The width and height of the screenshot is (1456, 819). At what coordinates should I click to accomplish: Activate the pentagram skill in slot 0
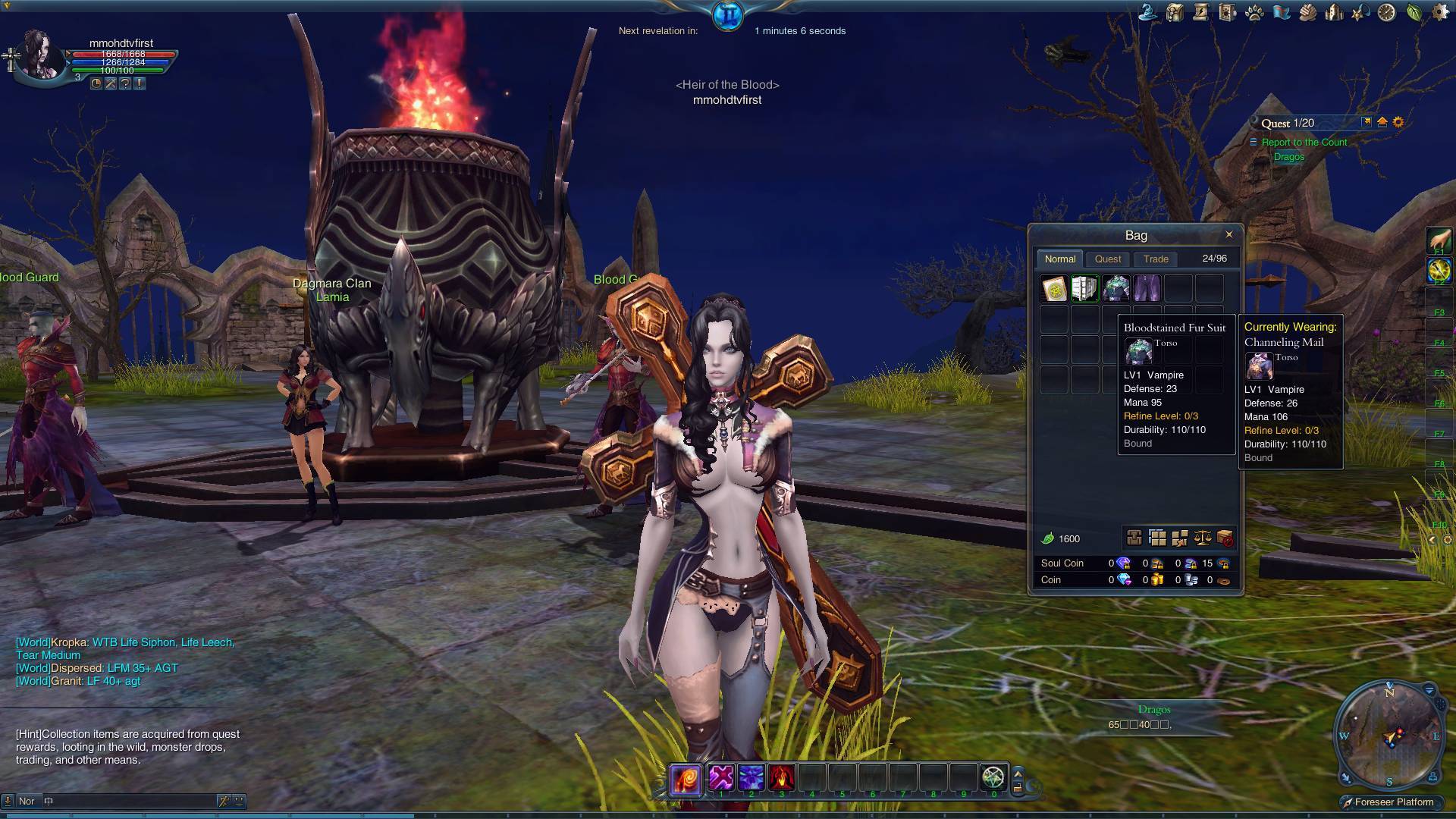pyautogui.click(x=993, y=777)
